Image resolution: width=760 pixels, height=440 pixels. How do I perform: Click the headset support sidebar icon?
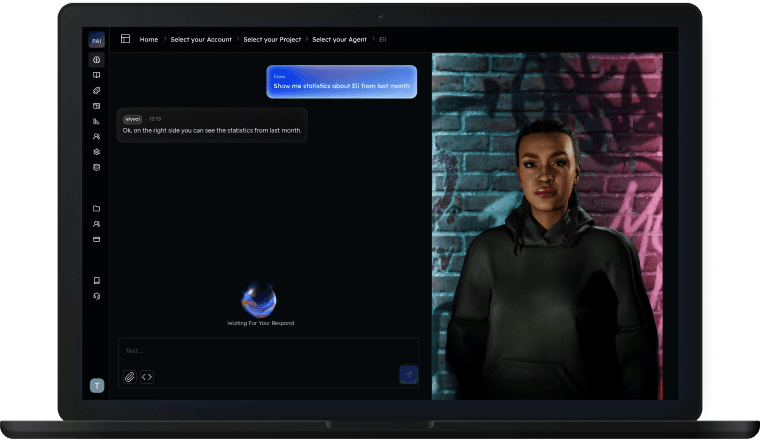click(97, 296)
